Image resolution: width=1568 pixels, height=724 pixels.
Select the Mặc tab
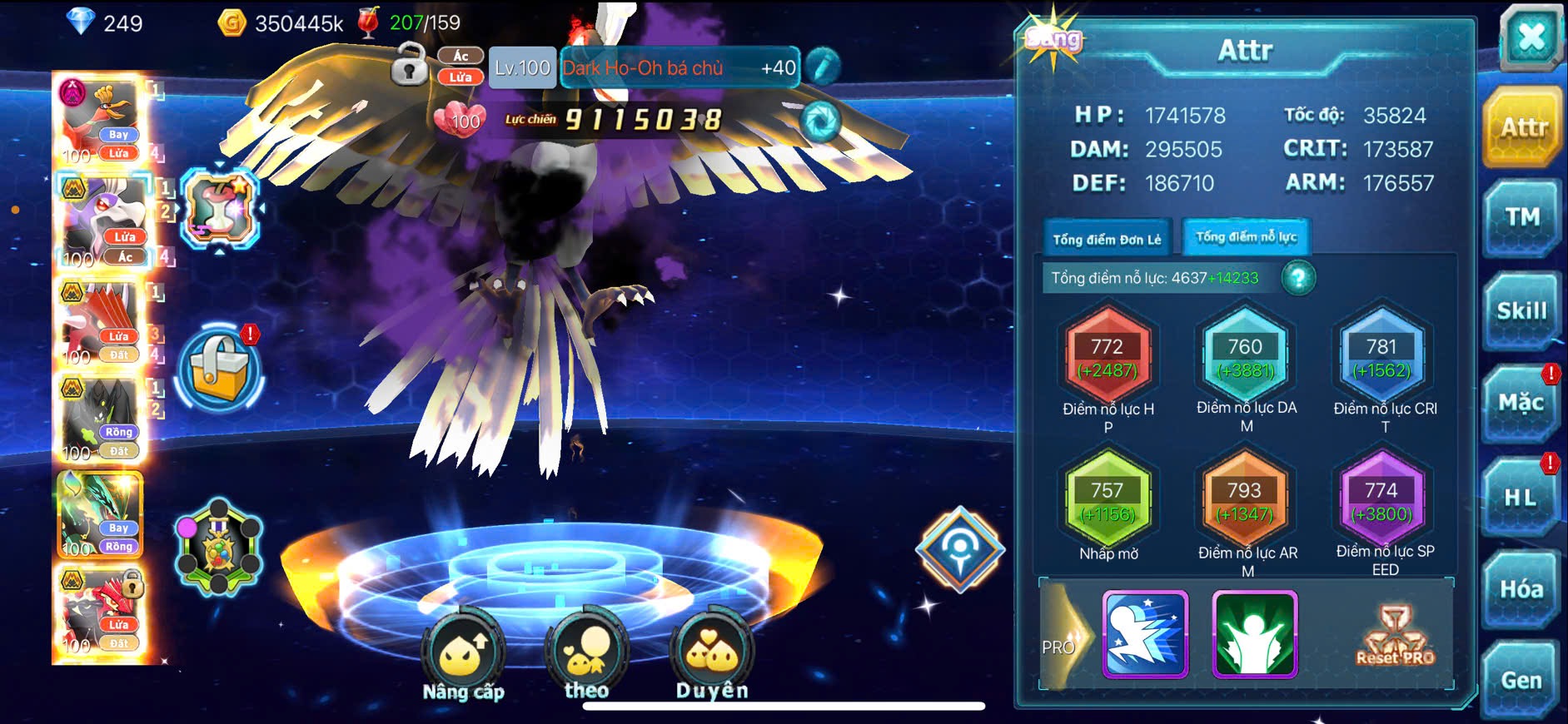coord(1521,404)
